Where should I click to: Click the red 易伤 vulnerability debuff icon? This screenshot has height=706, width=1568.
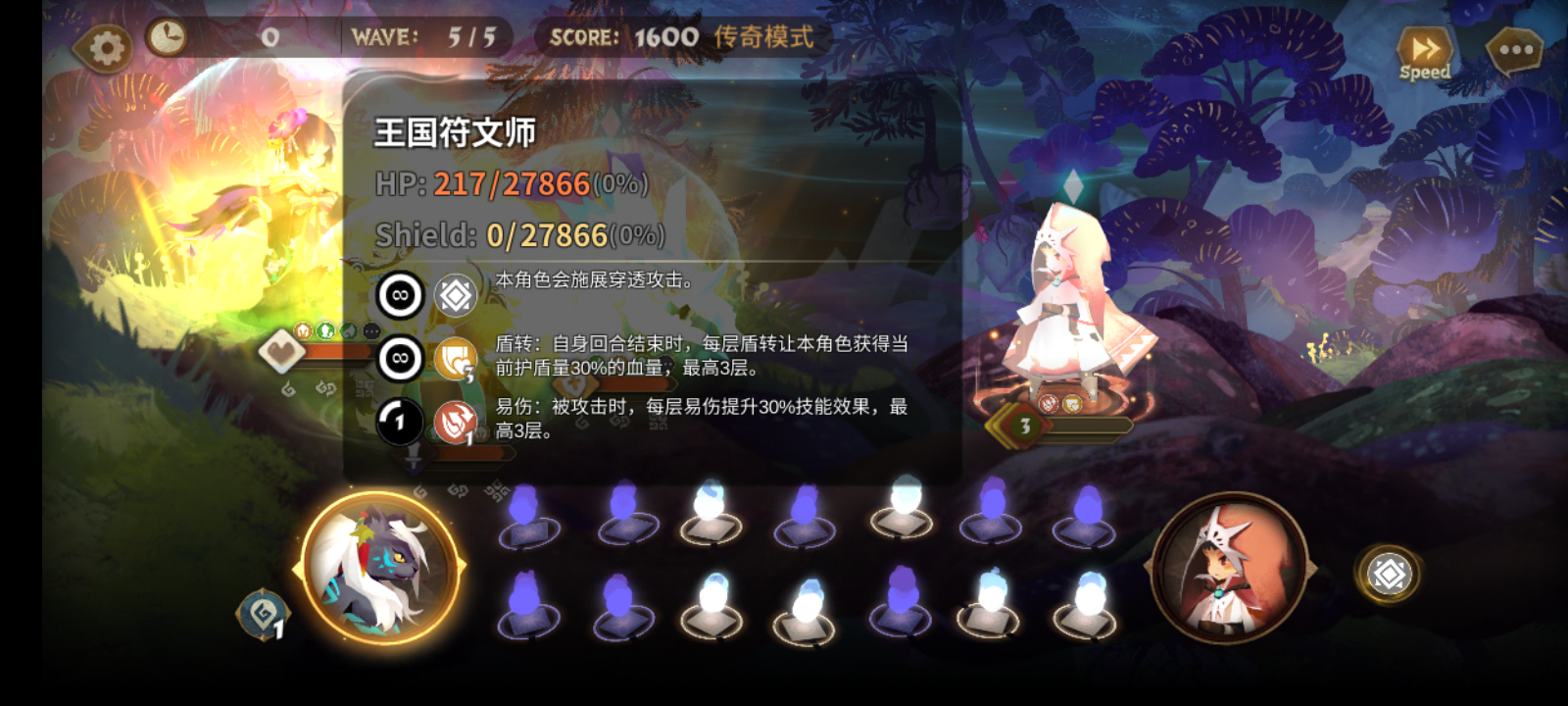coord(455,420)
